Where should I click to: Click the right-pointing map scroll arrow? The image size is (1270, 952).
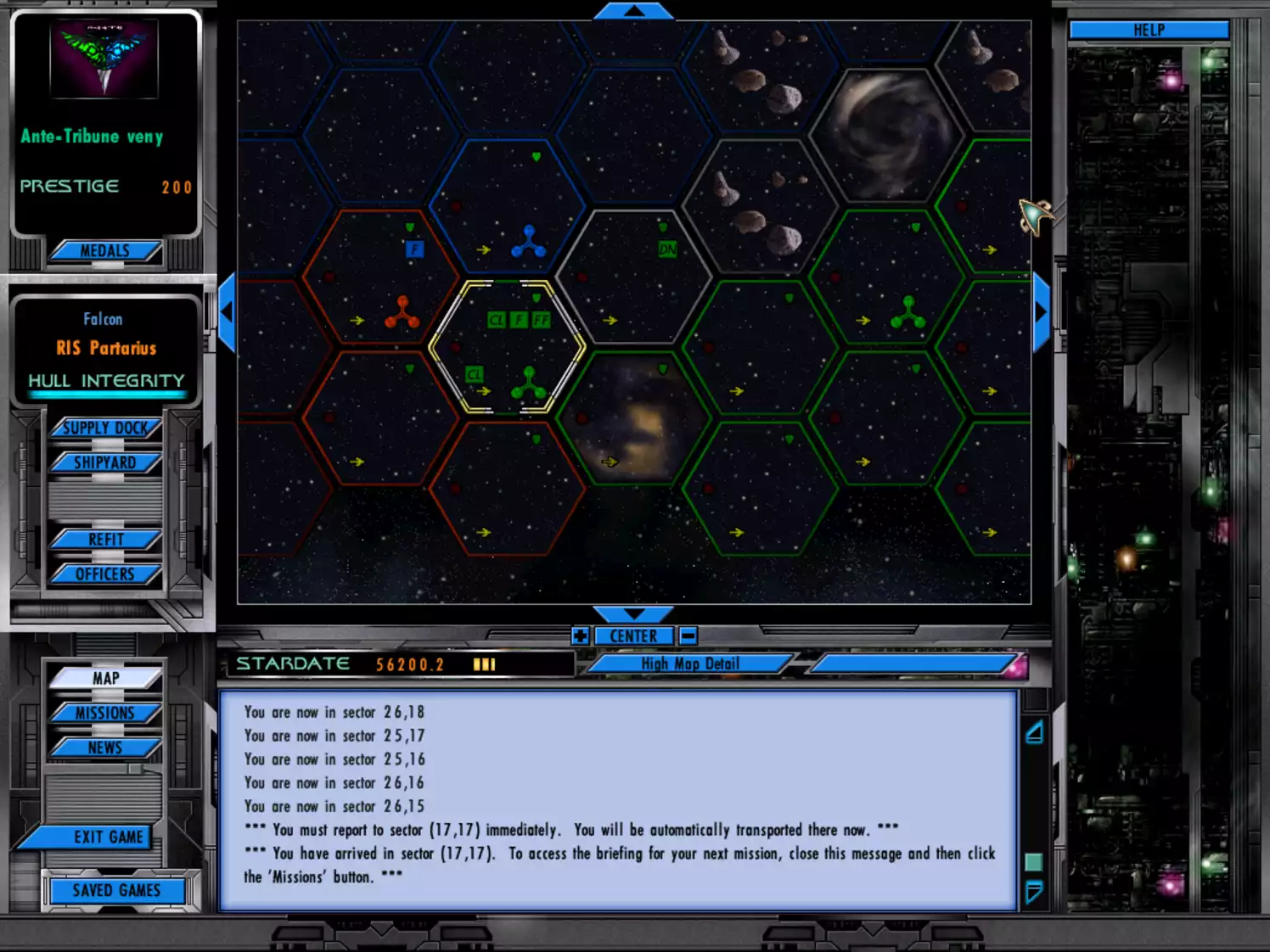[x=1042, y=310]
